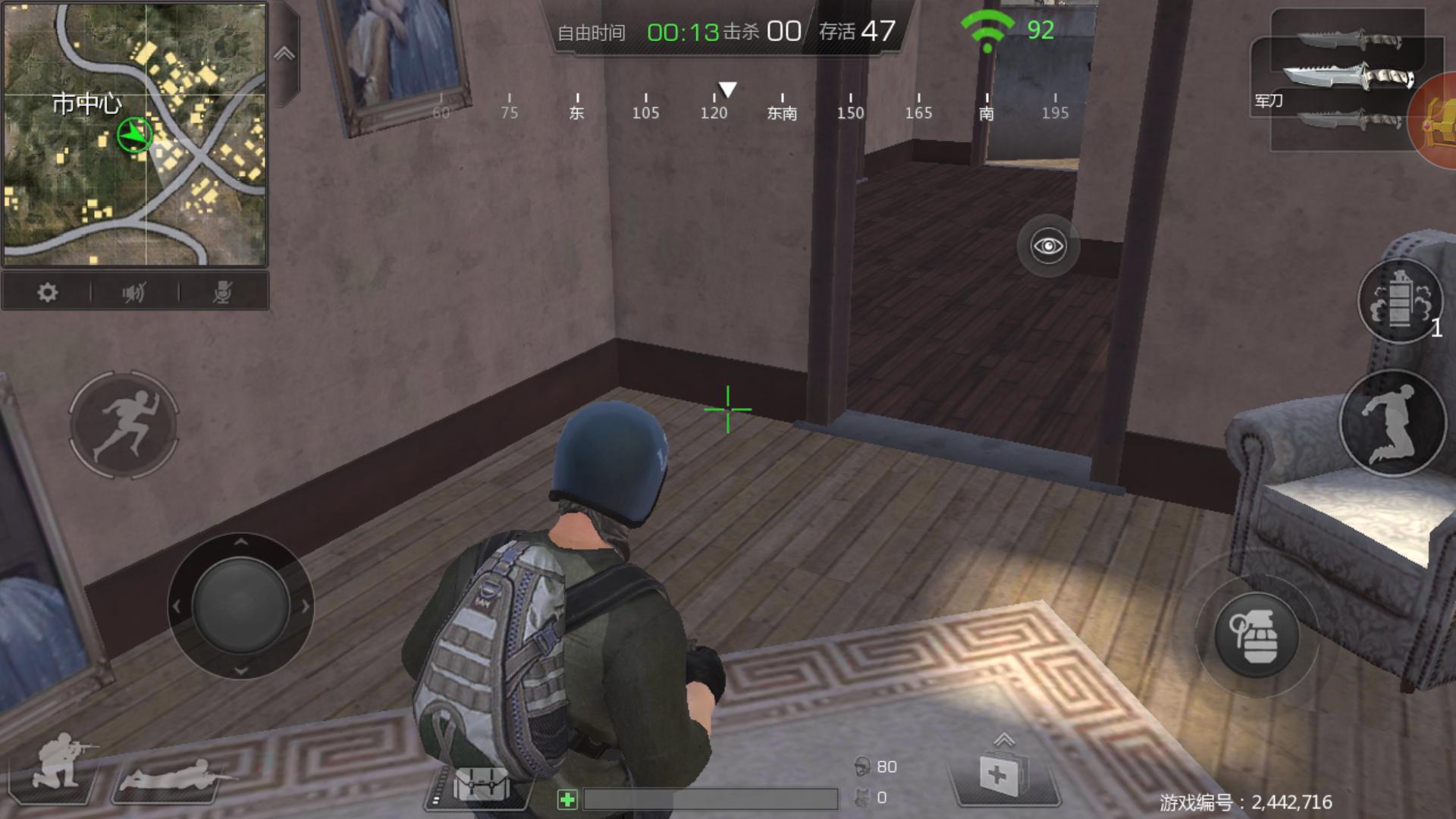The image size is (1456, 819).
Task: Expand the medkit item list arrow
Action: point(1003,739)
